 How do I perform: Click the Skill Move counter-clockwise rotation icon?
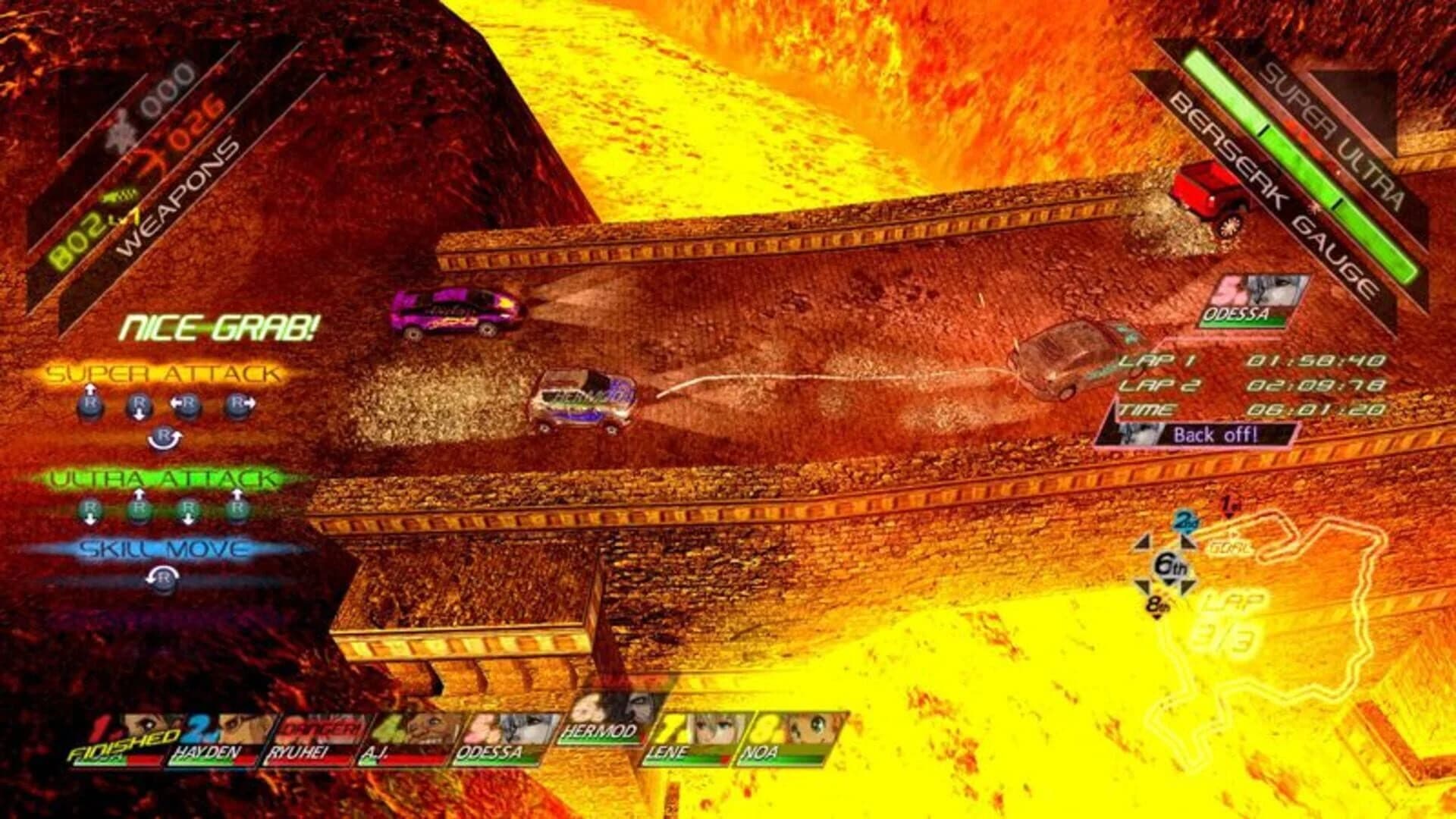(x=163, y=579)
